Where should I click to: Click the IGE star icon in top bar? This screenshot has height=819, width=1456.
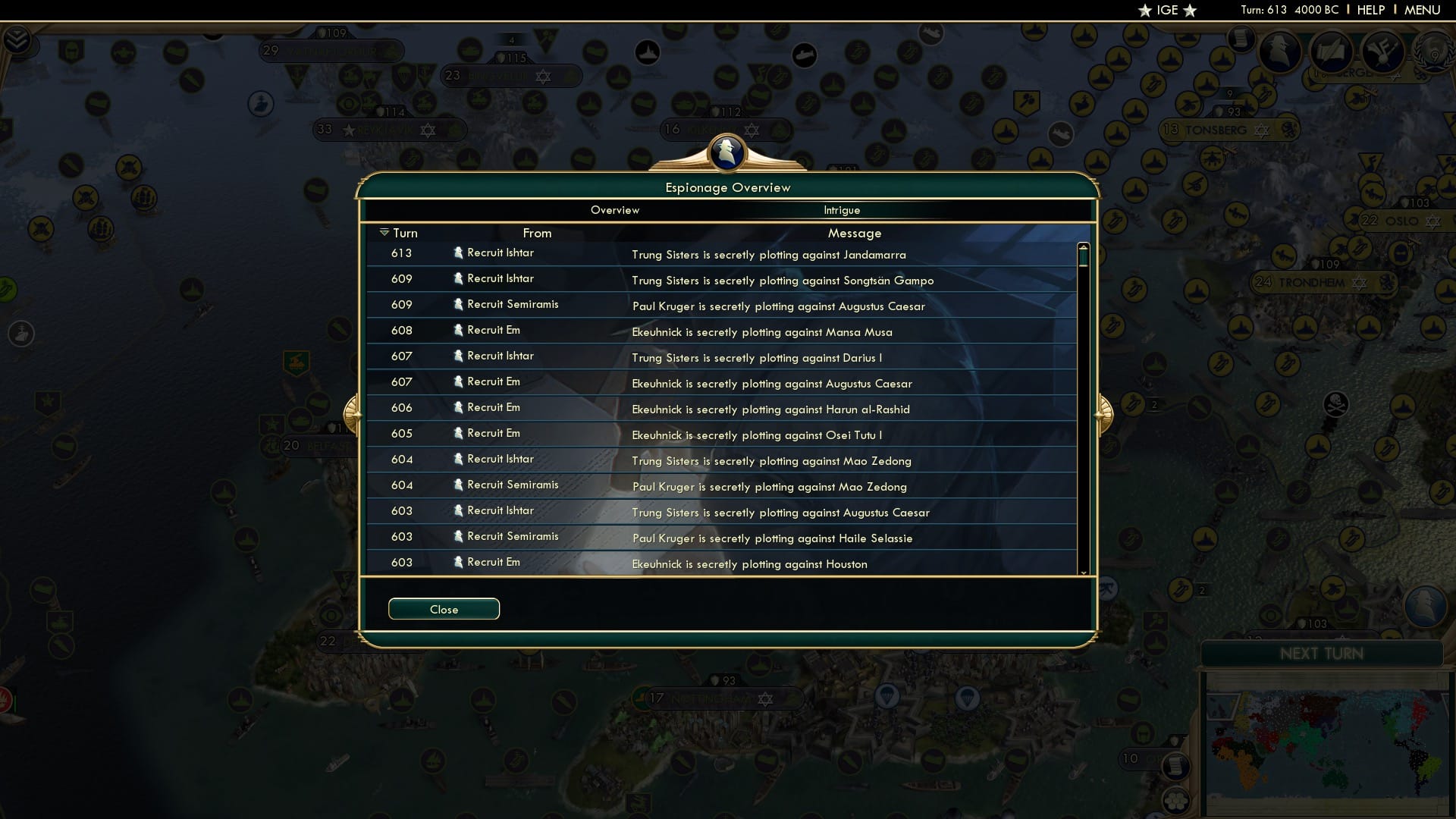click(1144, 11)
